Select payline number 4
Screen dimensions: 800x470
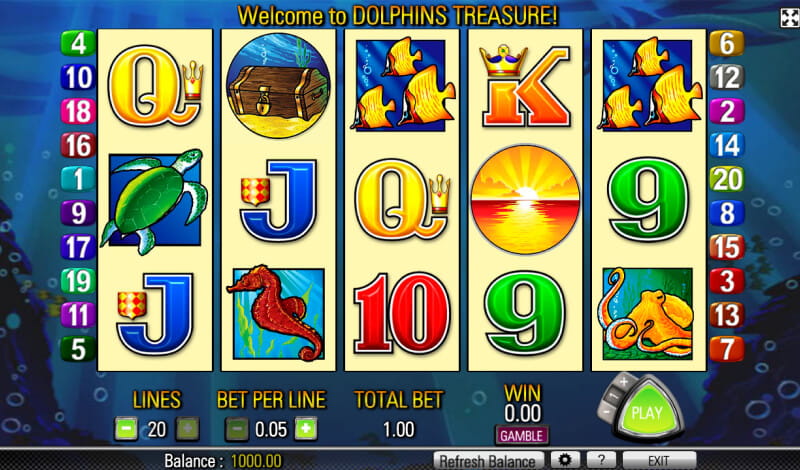pyautogui.click(x=77, y=44)
